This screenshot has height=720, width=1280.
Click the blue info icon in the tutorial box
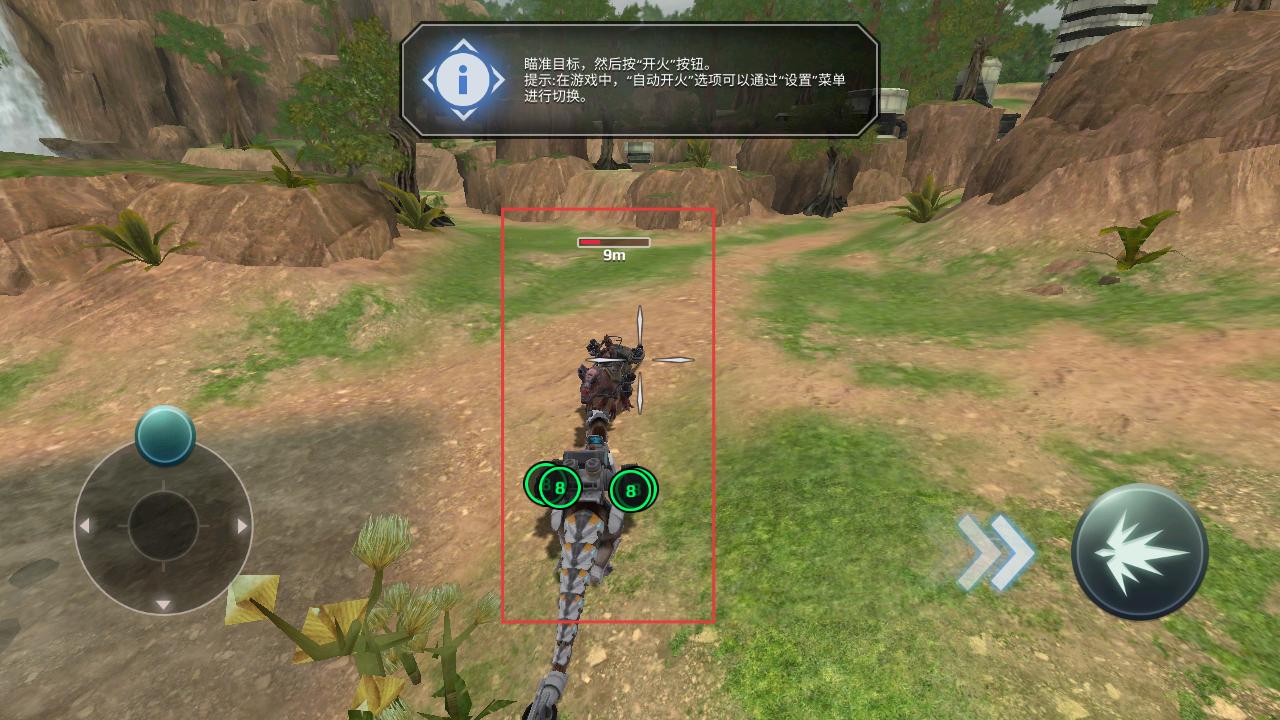(x=463, y=80)
